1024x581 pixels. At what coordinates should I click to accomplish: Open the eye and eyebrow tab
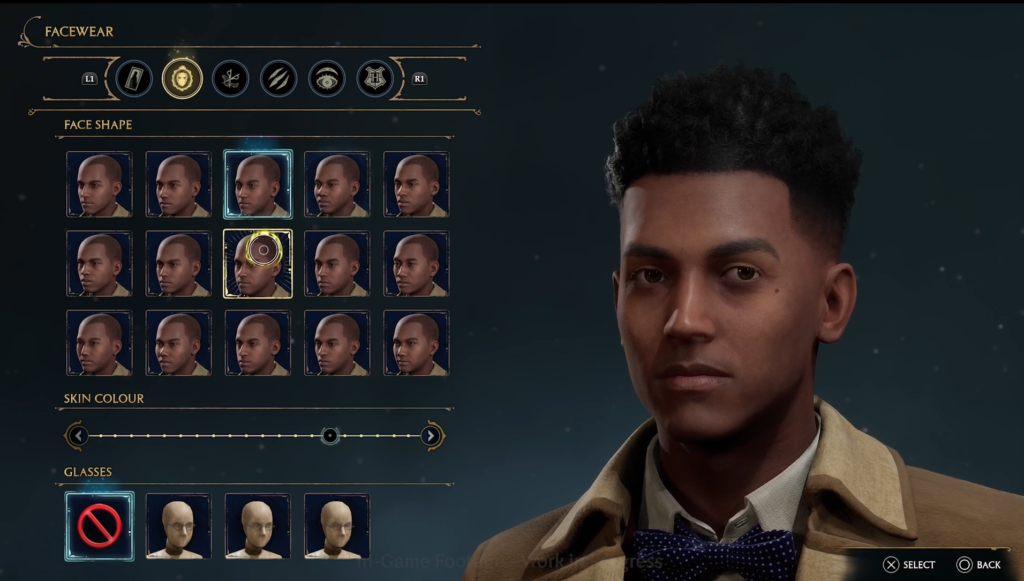(327, 78)
